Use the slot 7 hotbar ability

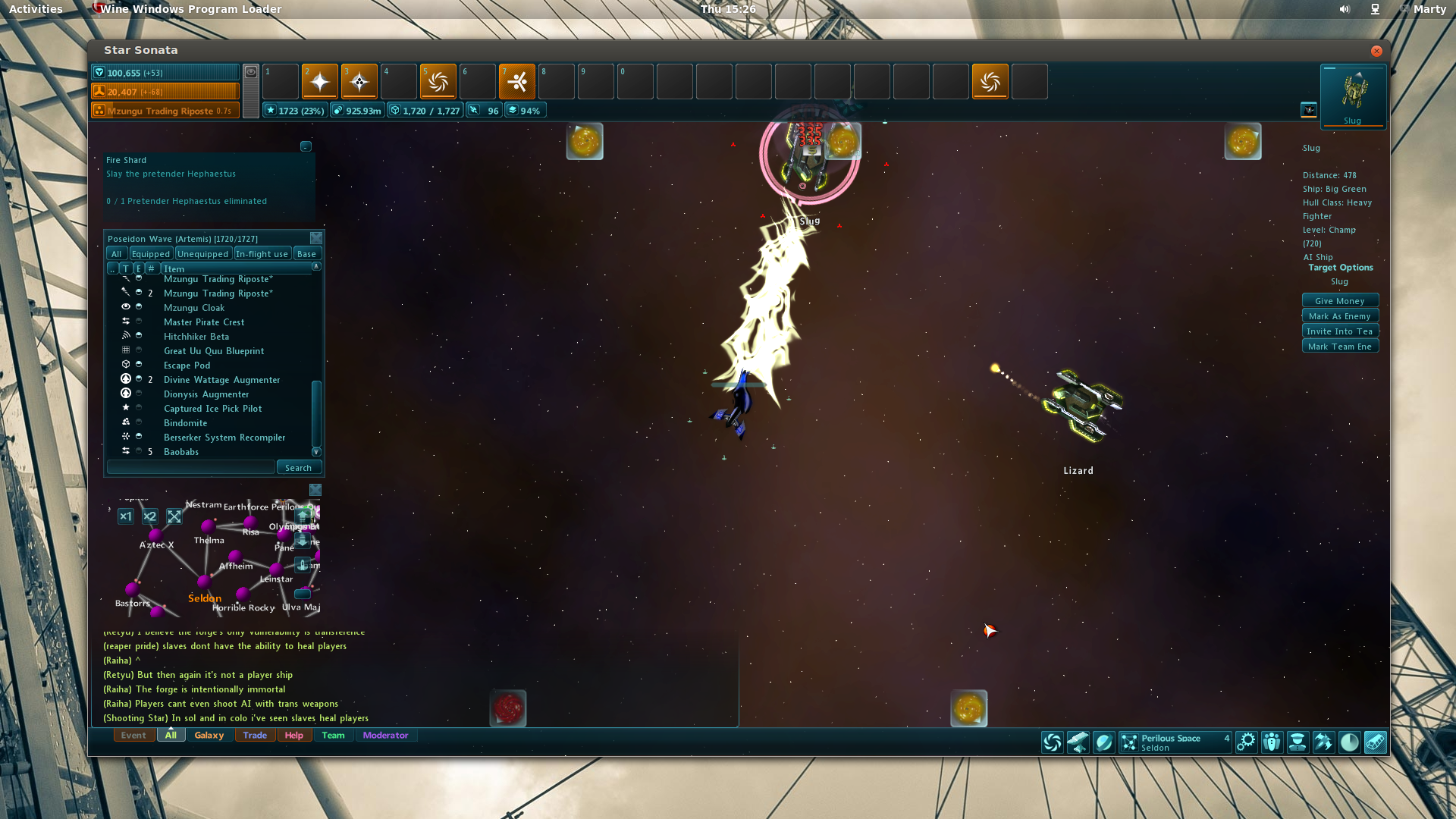coord(517,82)
